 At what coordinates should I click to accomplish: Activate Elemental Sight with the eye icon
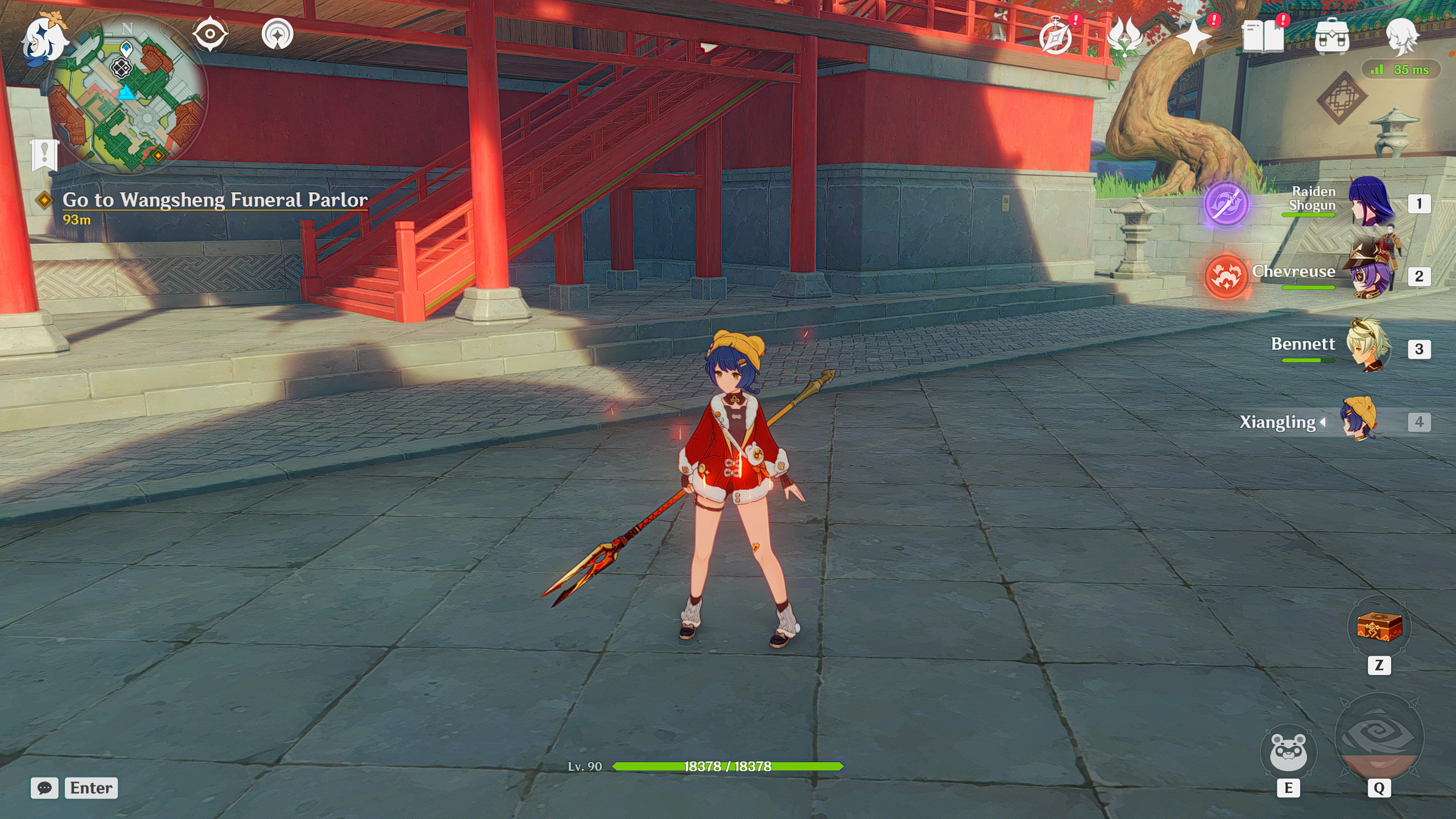tap(209, 33)
